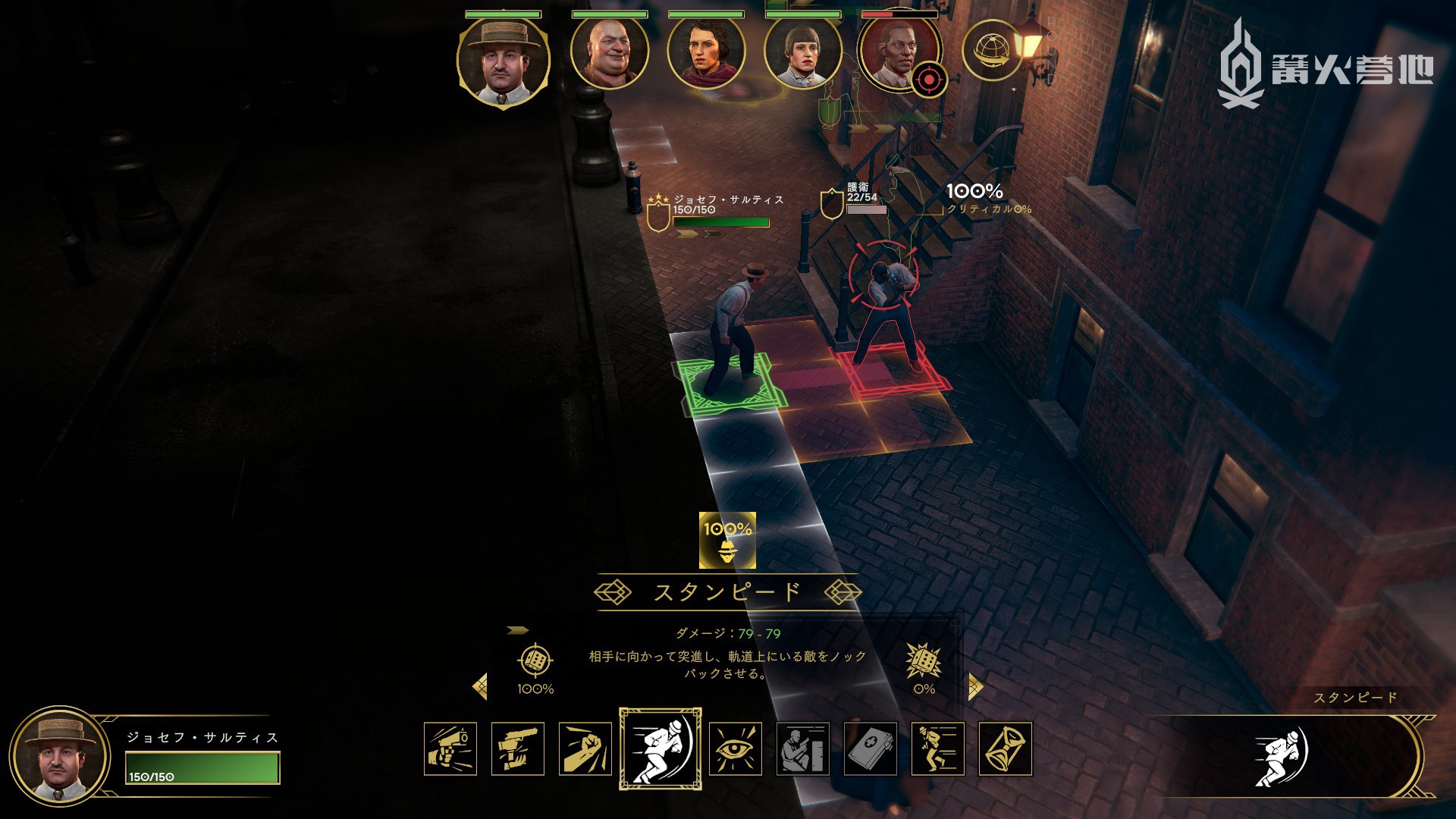This screenshot has width=1456, height=819.
Task: Select the red-highlighted enemy target tile
Action: point(890,372)
